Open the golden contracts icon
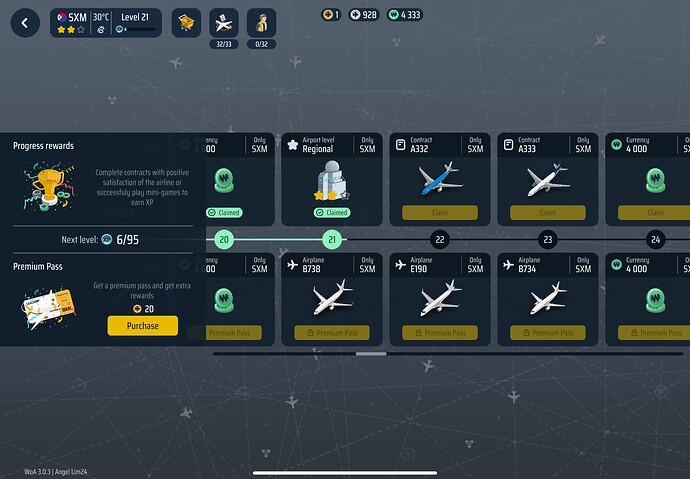Viewport: 690px width, 479px height. point(186,23)
